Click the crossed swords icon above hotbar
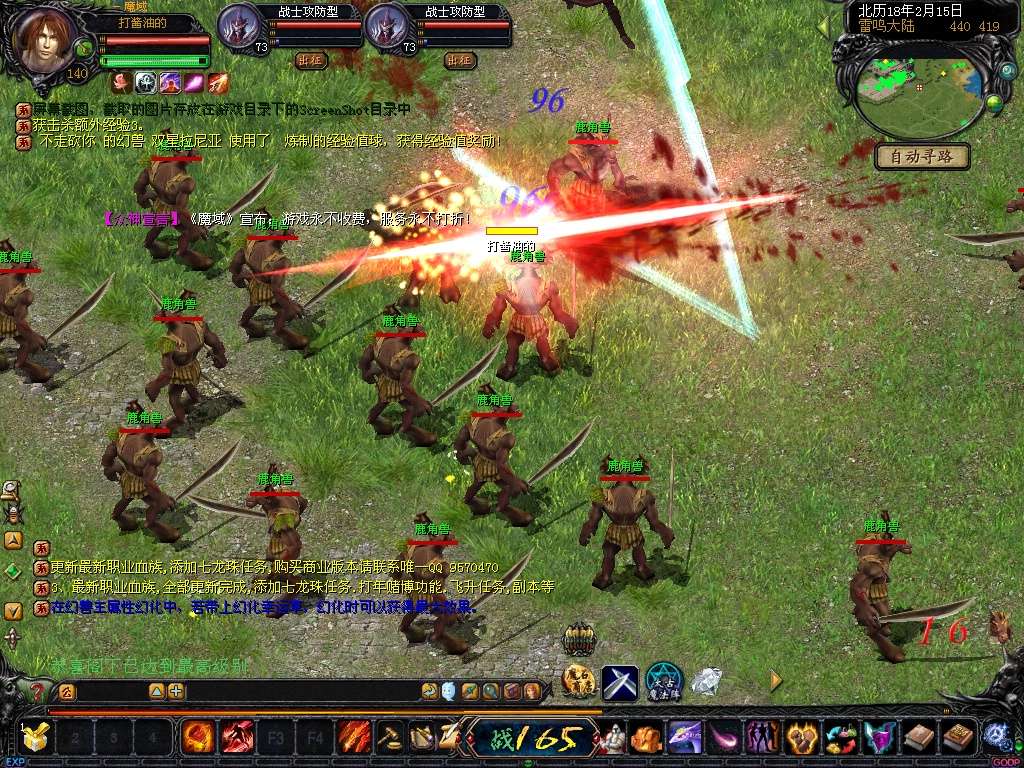 [620, 682]
